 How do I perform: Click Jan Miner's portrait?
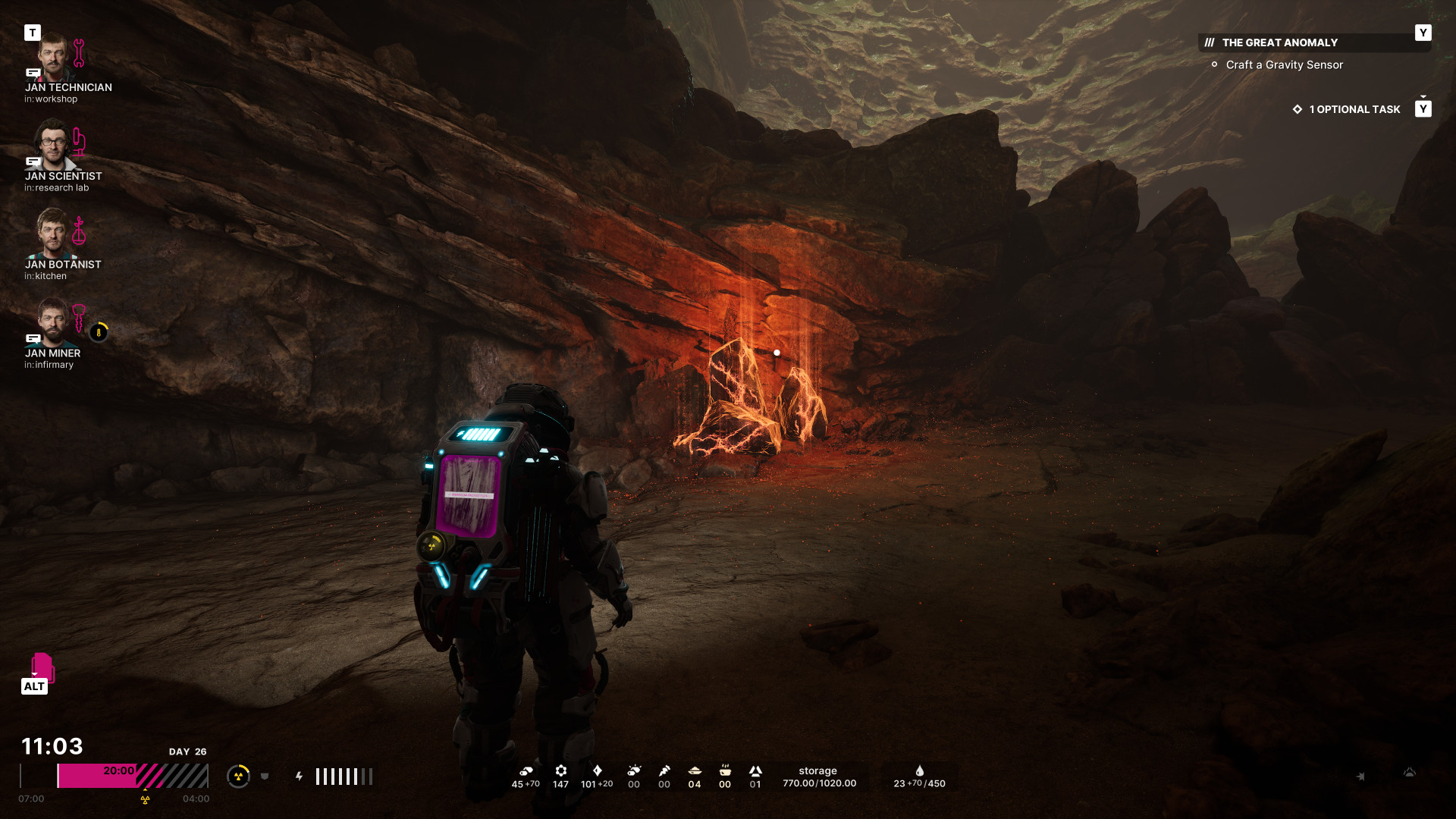pyautogui.click(x=53, y=323)
